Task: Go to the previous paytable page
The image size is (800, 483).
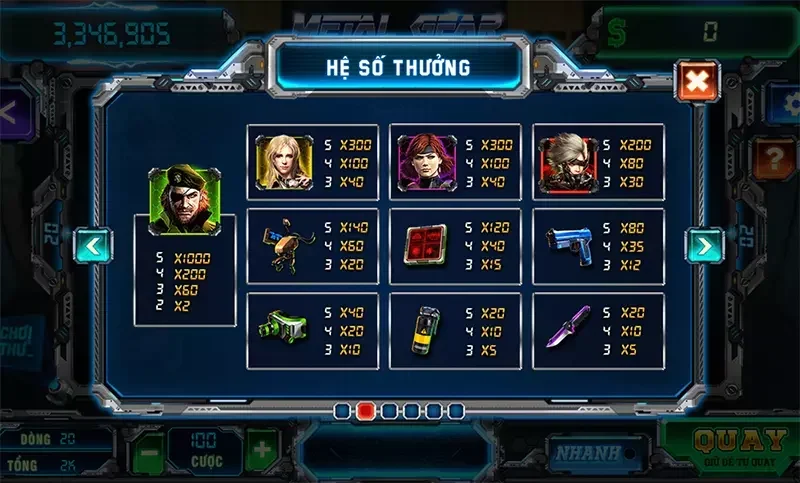Action: click(x=93, y=244)
